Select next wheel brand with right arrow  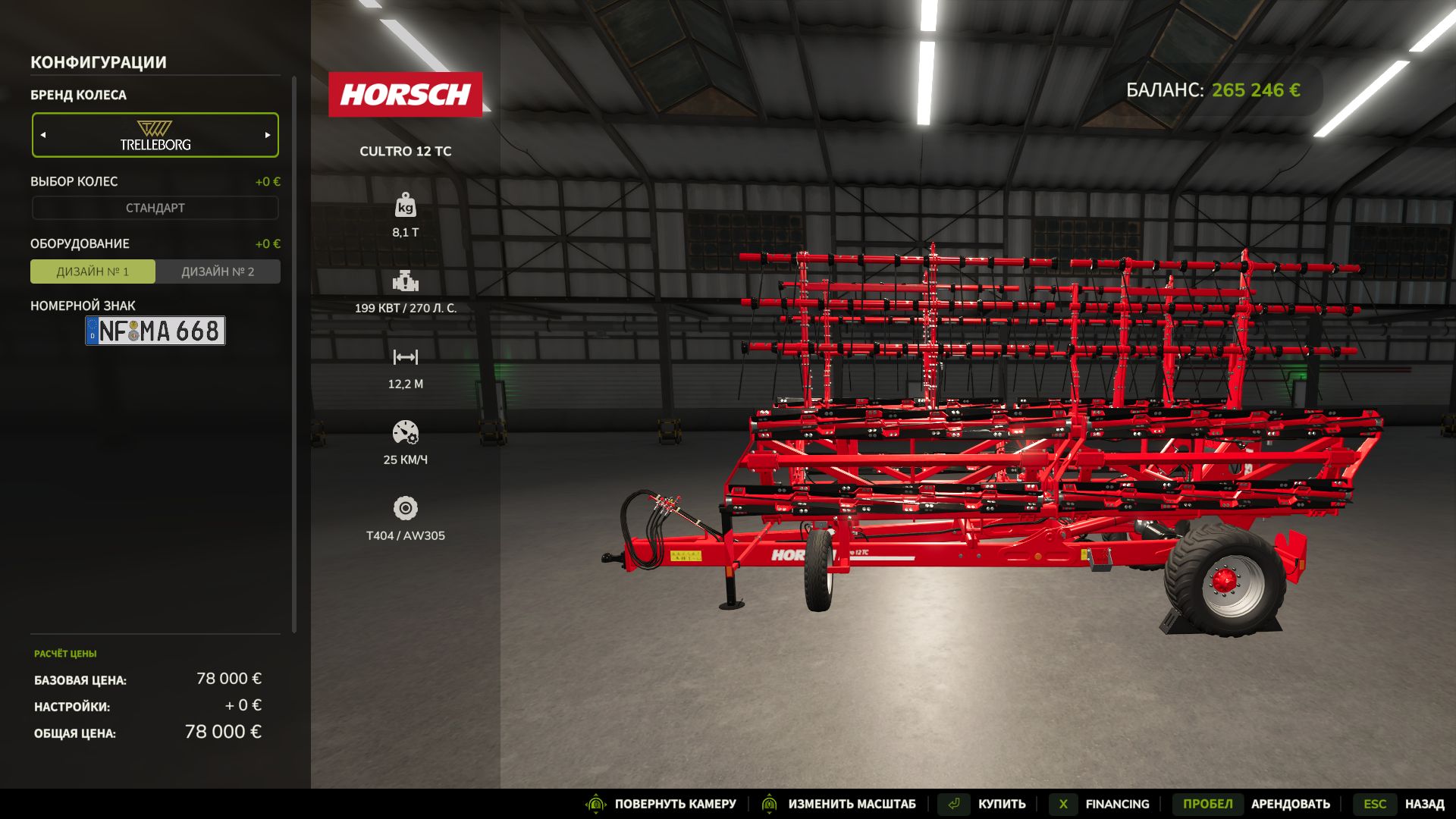[268, 135]
